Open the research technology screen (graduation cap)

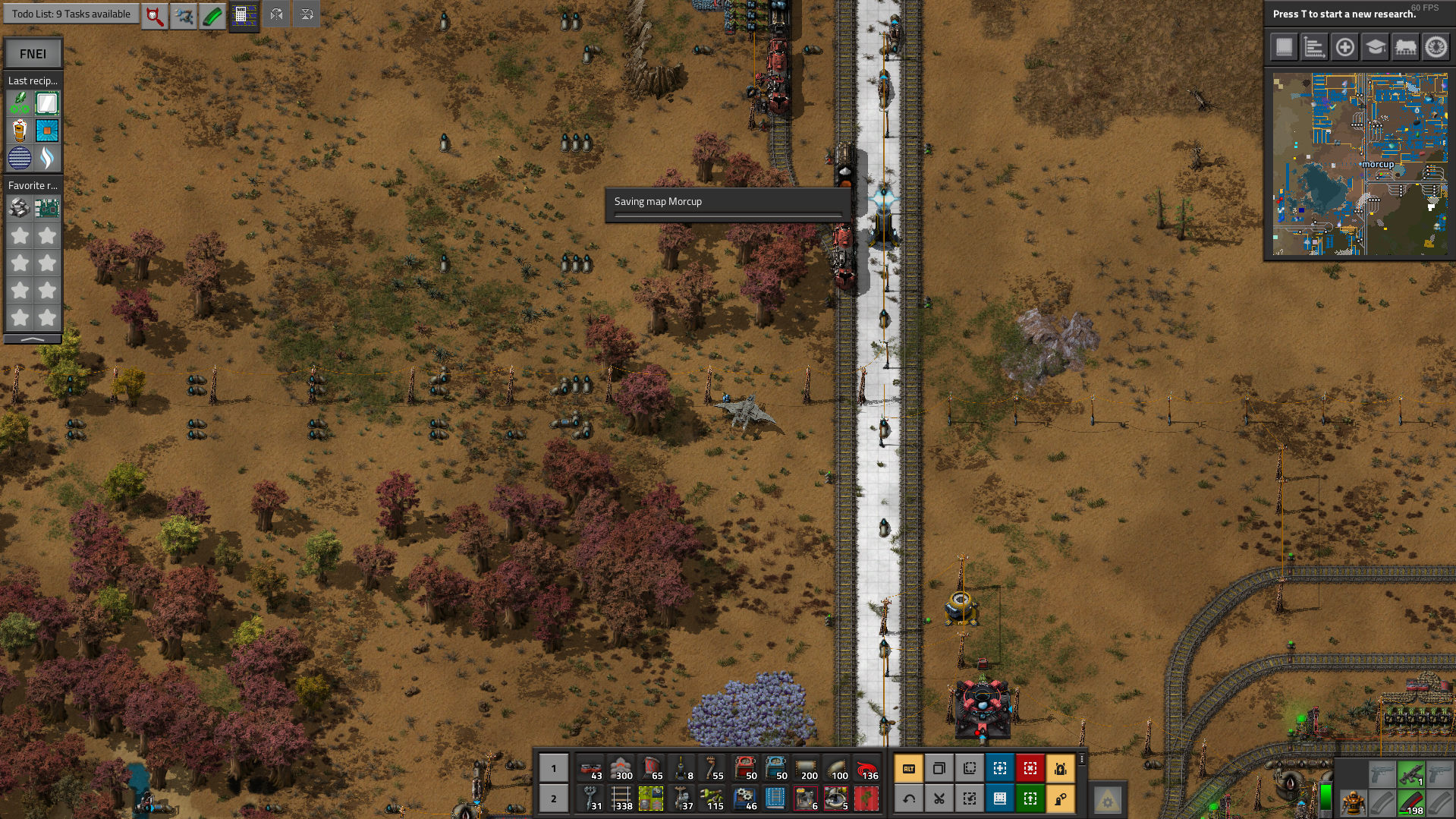coord(1375,47)
